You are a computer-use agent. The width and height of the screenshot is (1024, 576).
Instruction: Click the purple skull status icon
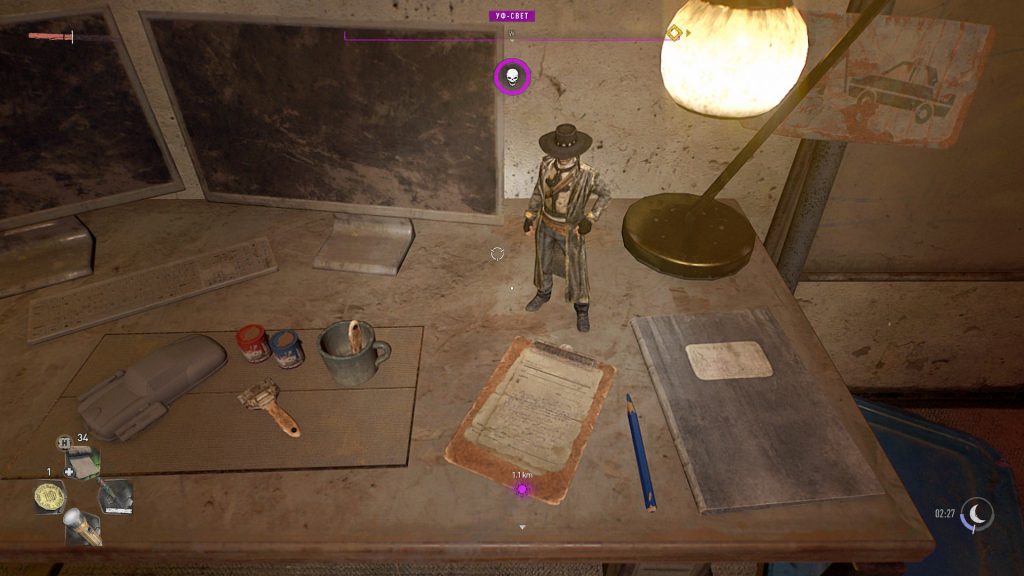[x=512, y=77]
